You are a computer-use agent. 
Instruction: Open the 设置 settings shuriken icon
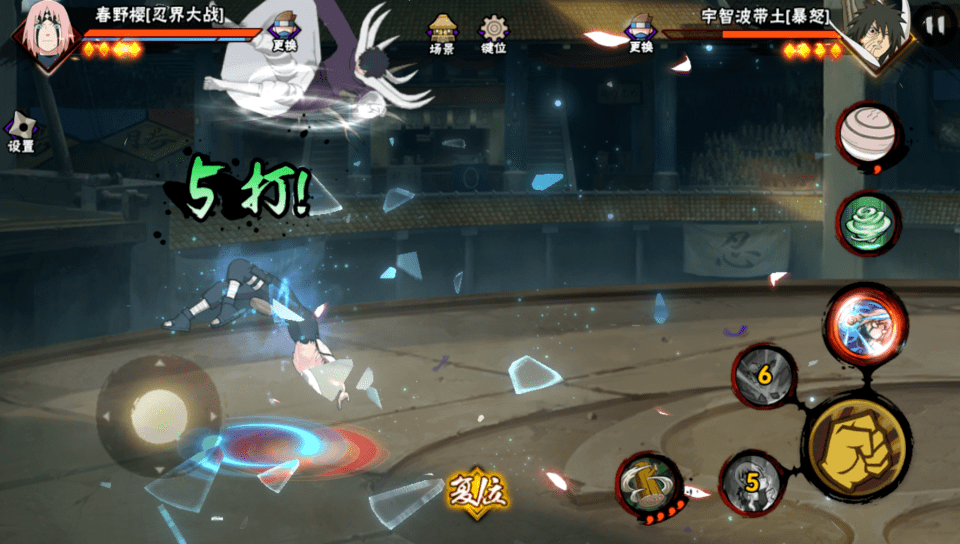pyautogui.click(x=20, y=132)
